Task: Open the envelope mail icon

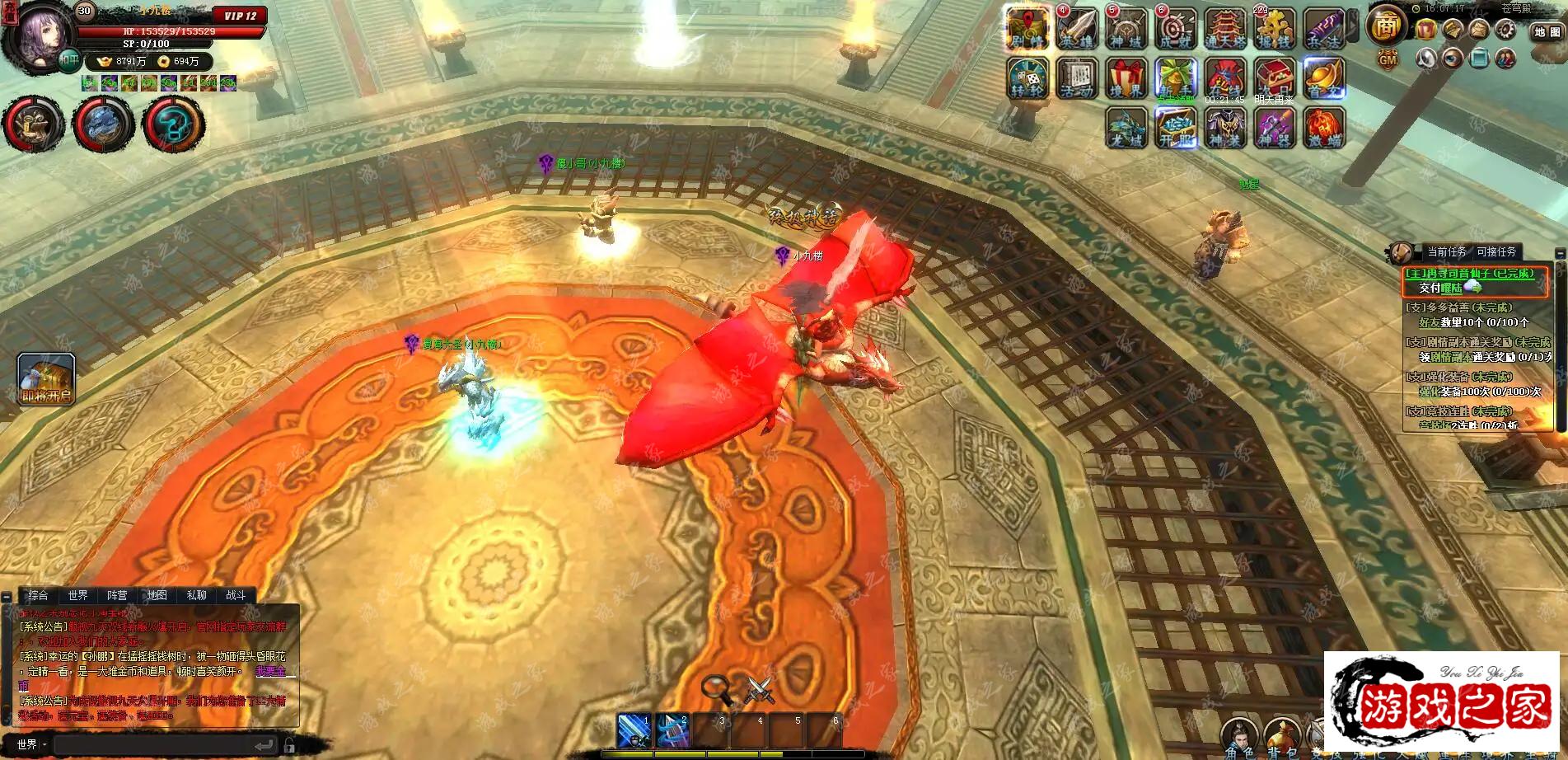Action: 1479,30
